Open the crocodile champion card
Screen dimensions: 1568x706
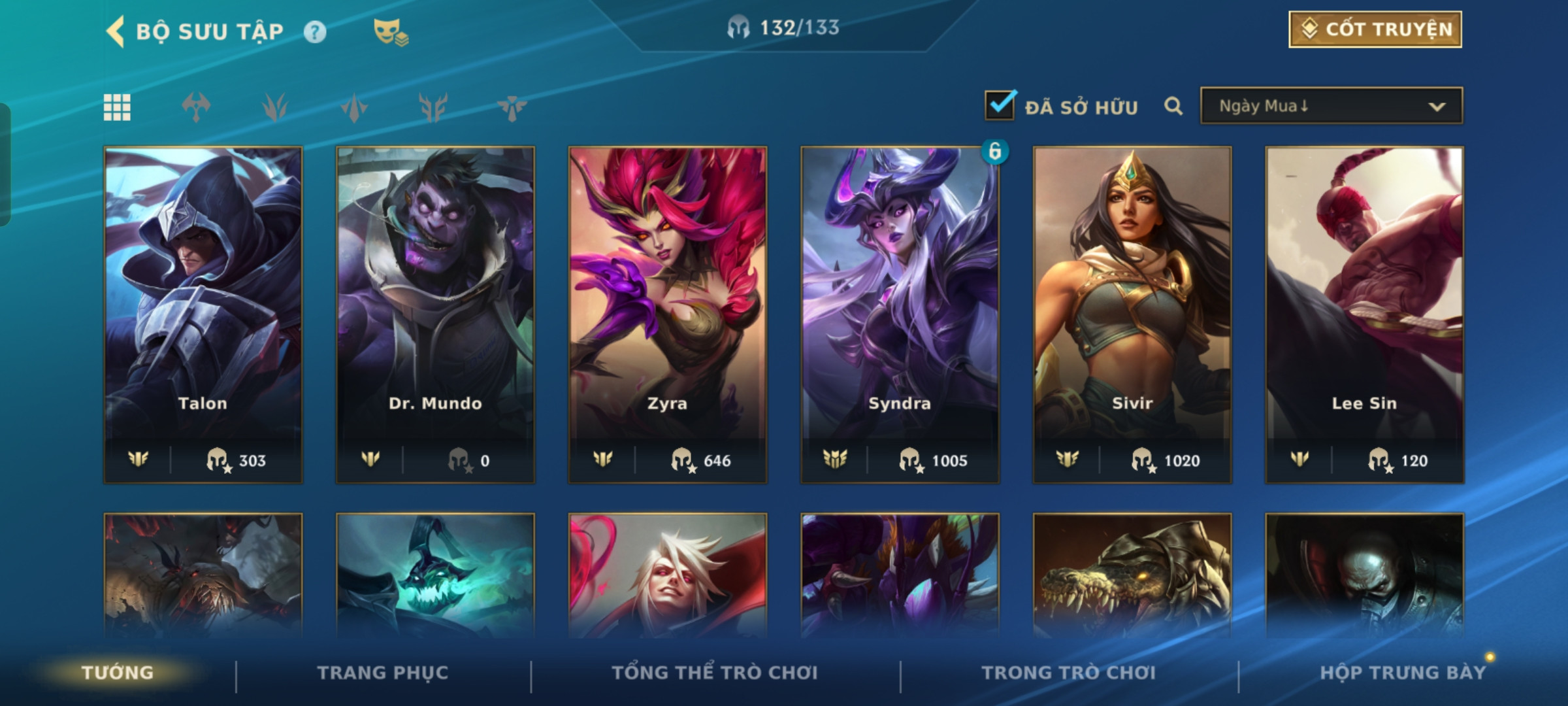[1132, 575]
